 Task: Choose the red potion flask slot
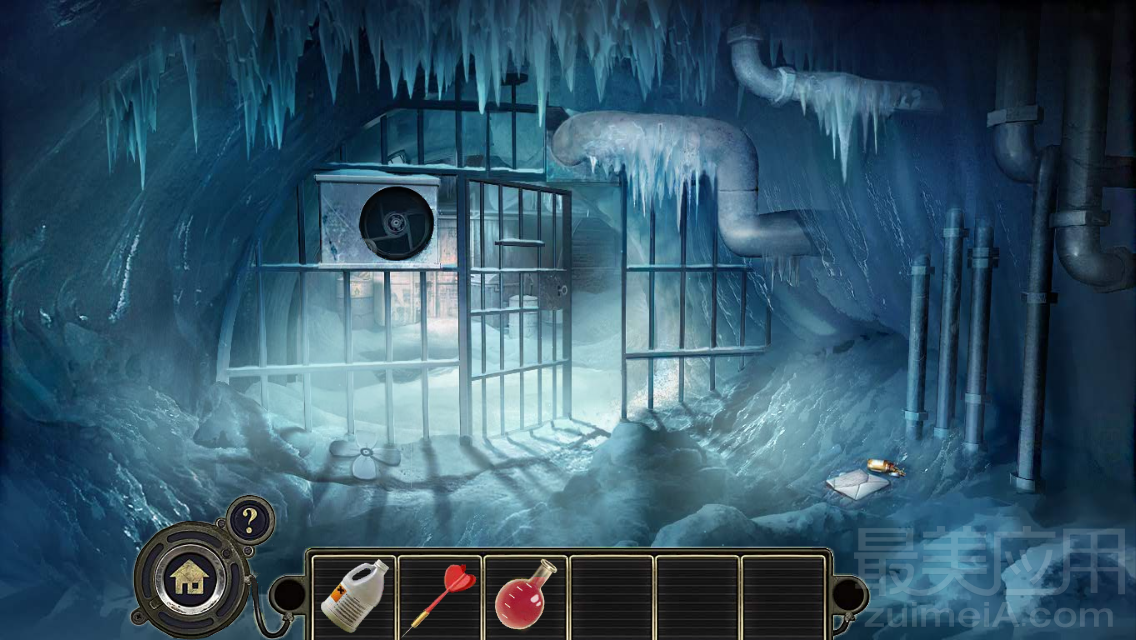(x=524, y=594)
